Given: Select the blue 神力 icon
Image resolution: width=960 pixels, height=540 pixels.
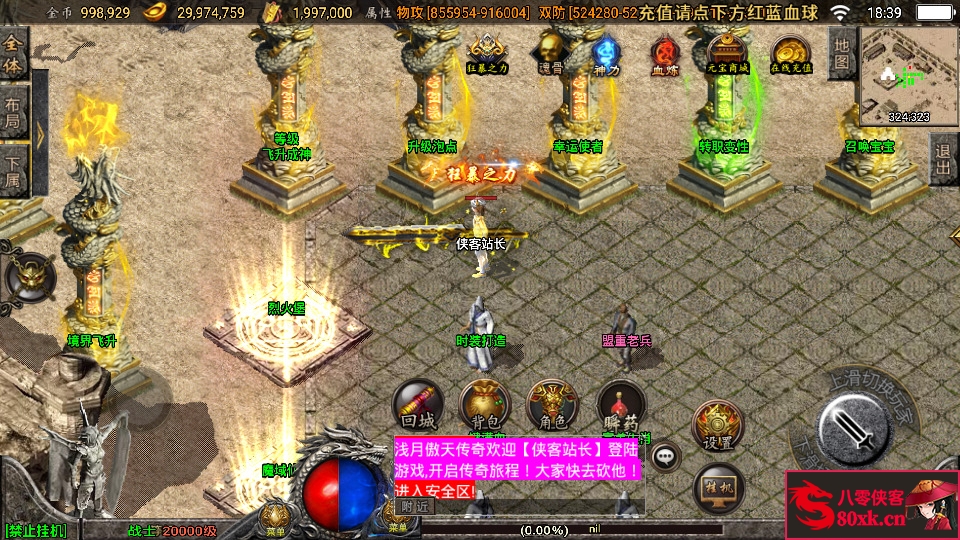Looking at the screenshot, I should (606, 53).
